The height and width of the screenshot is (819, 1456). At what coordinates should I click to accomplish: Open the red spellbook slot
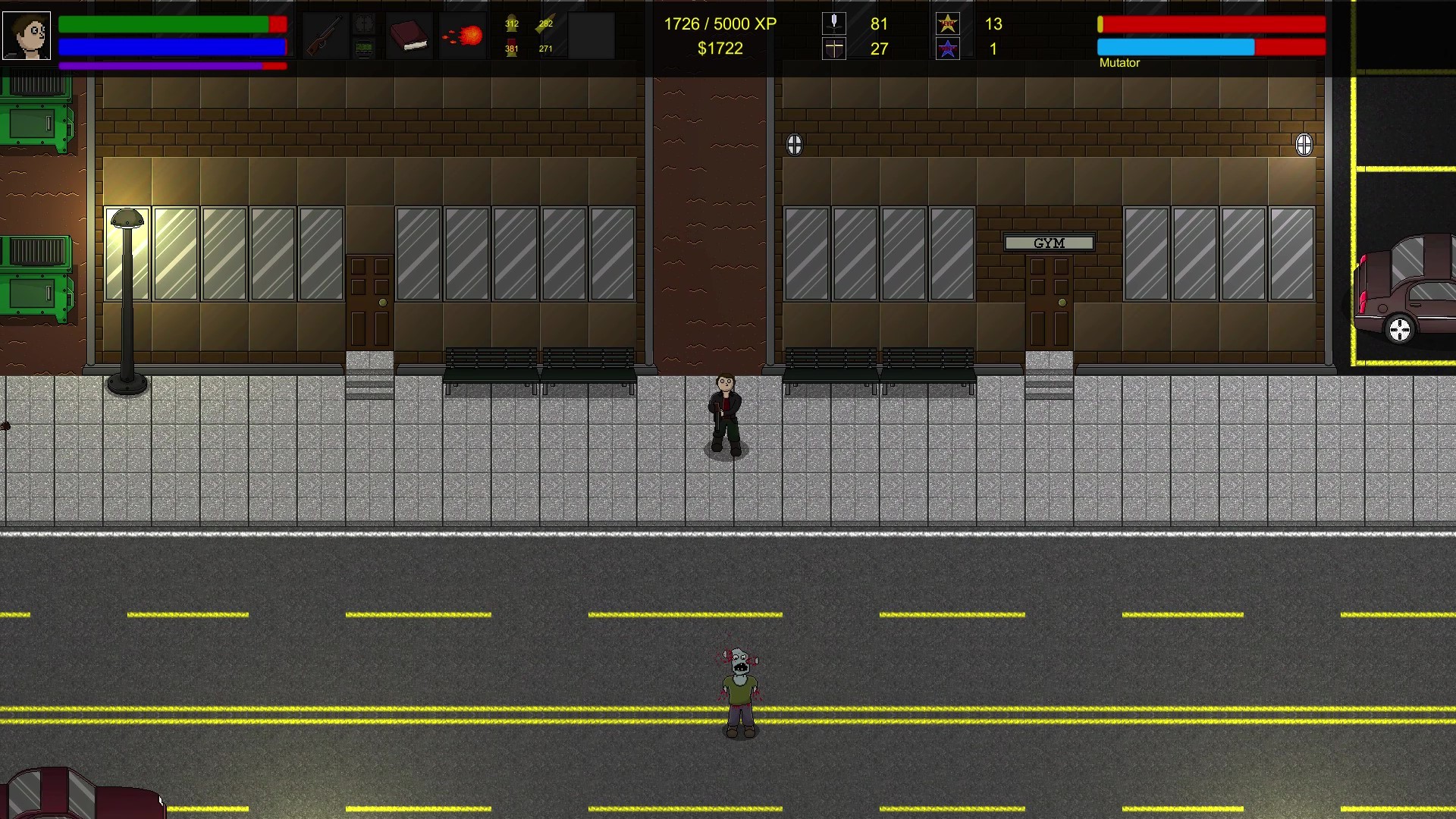pyautogui.click(x=409, y=36)
